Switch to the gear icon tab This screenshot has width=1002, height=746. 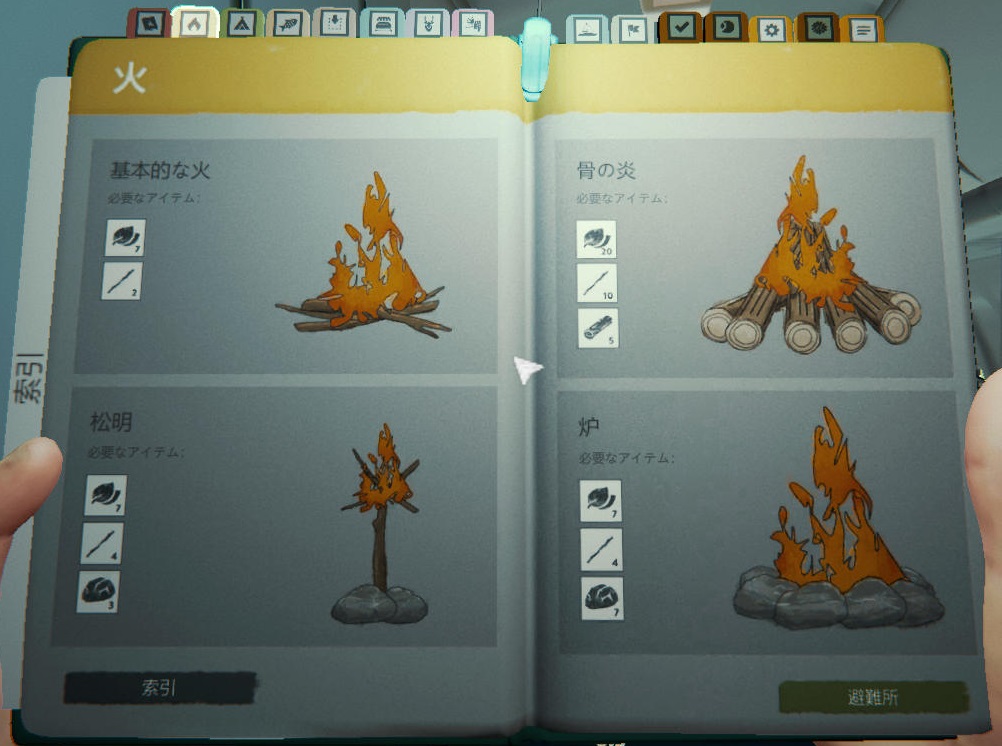tap(771, 30)
